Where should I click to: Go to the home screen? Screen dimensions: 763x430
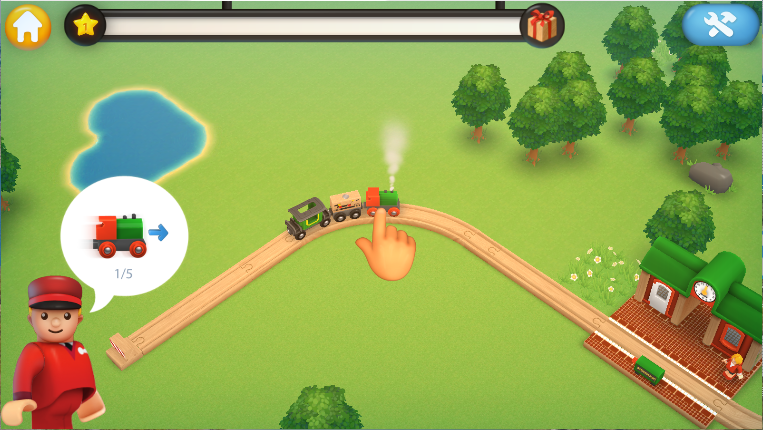(x=28, y=26)
